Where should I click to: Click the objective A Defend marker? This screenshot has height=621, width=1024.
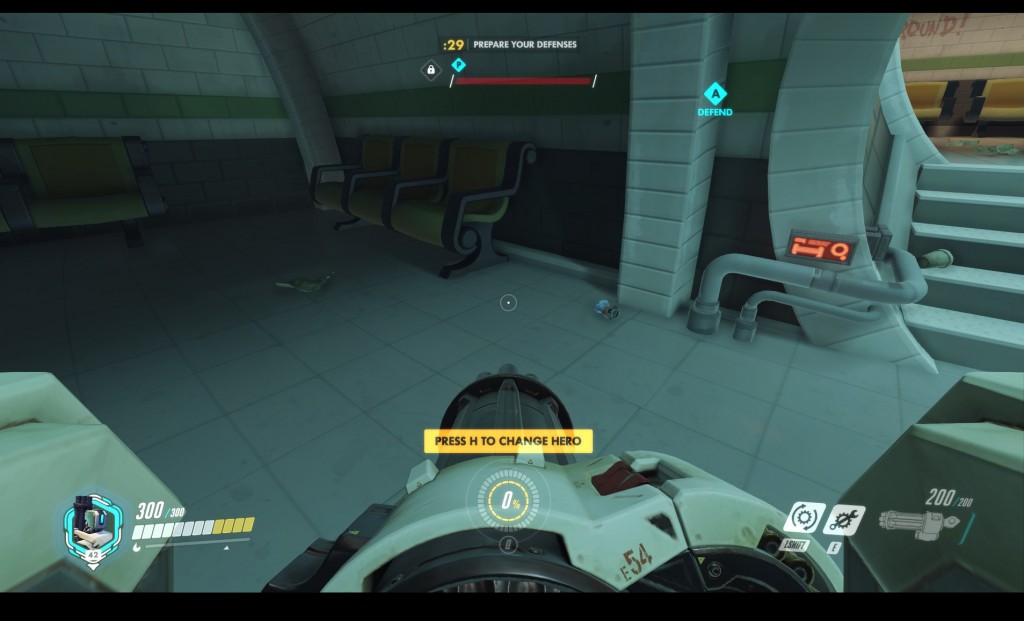tap(714, 95)
